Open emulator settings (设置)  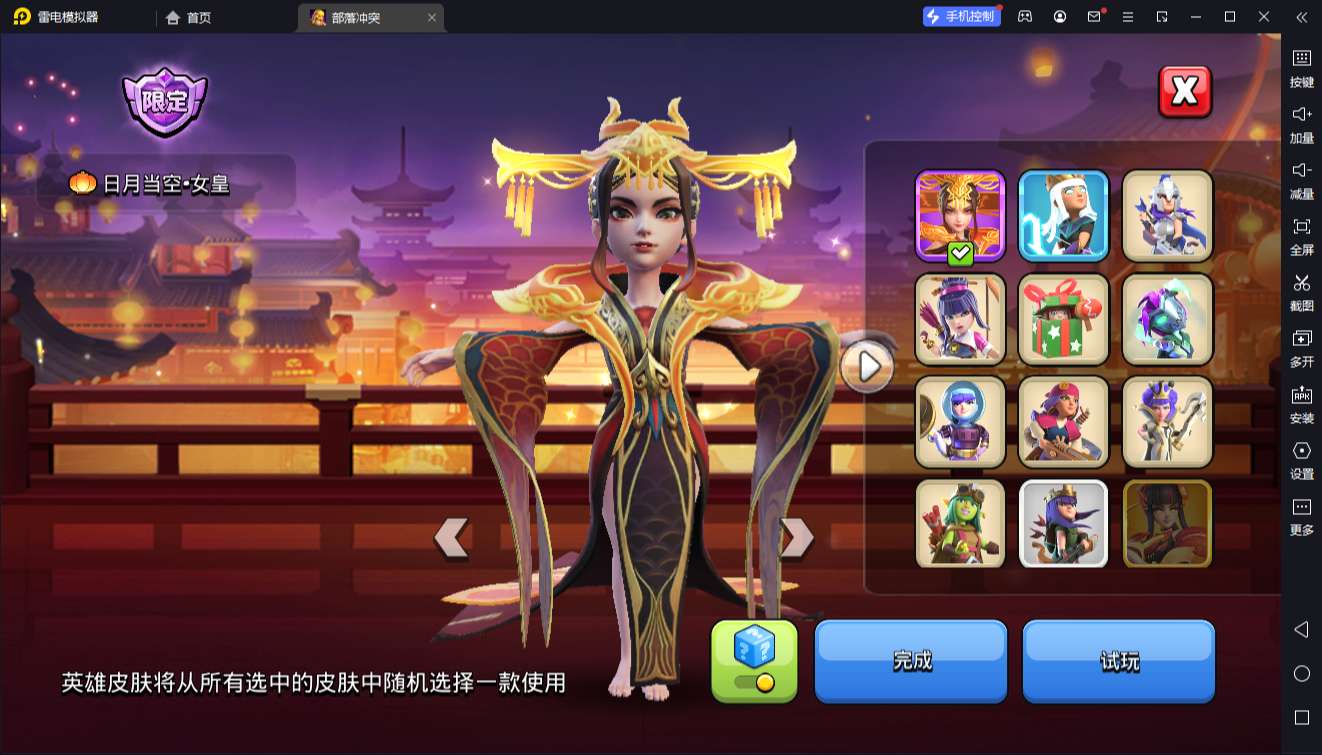point(1300,451)
